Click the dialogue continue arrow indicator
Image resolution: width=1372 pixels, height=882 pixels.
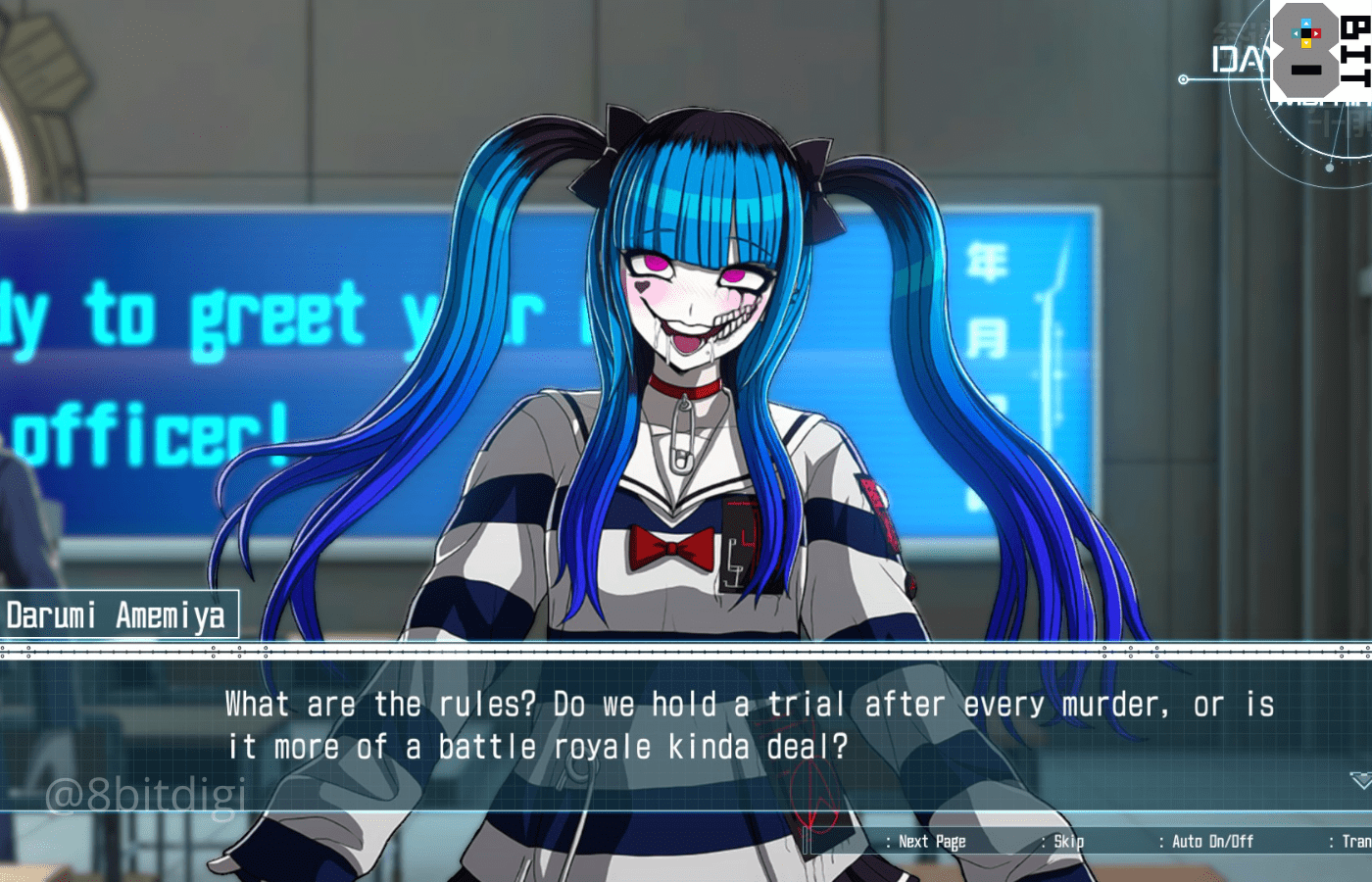coord(1360,780)
